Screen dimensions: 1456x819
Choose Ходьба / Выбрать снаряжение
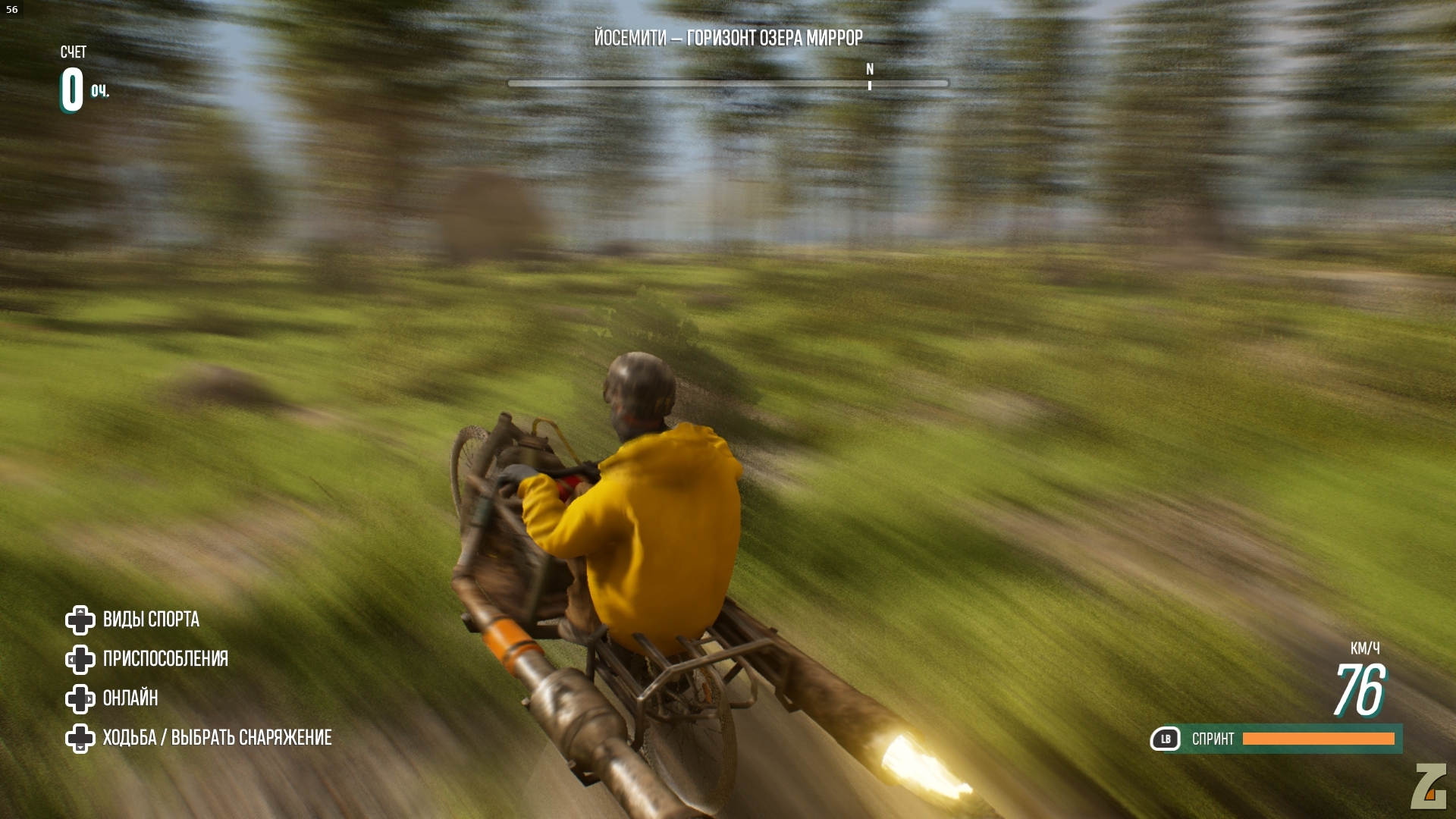point(217,738)
